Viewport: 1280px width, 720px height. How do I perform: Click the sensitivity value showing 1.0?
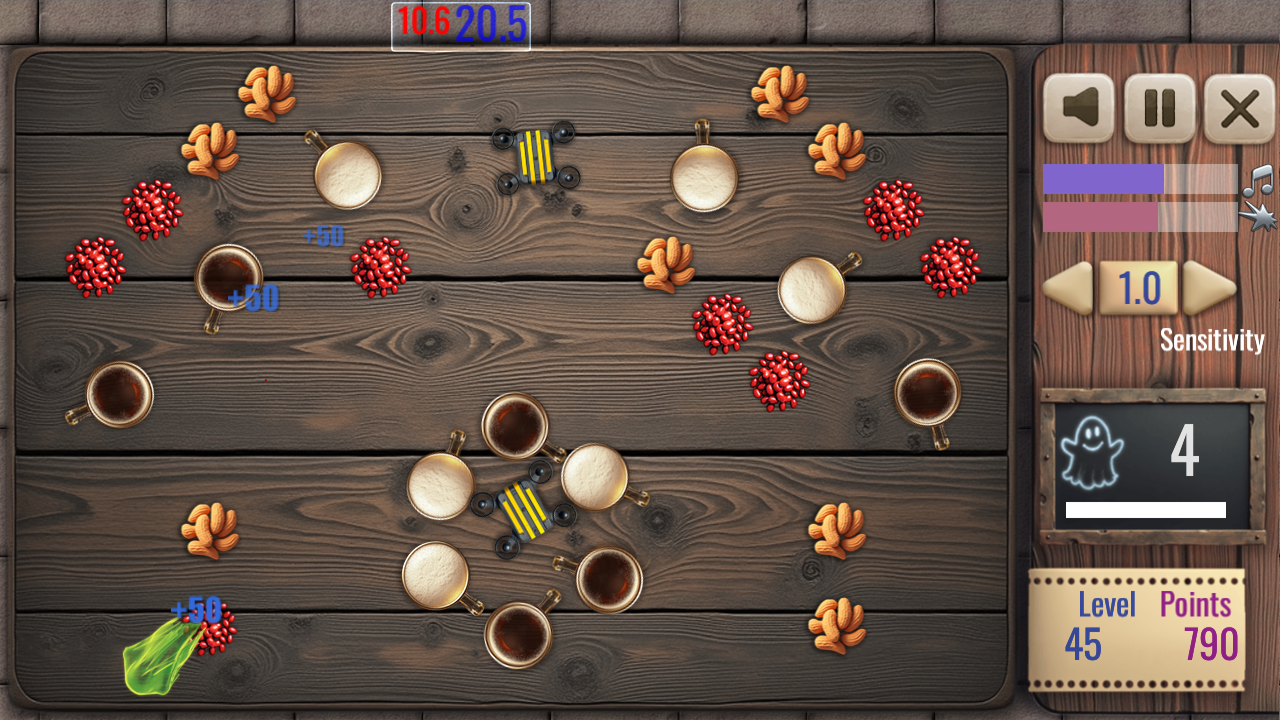point(1140,289)
